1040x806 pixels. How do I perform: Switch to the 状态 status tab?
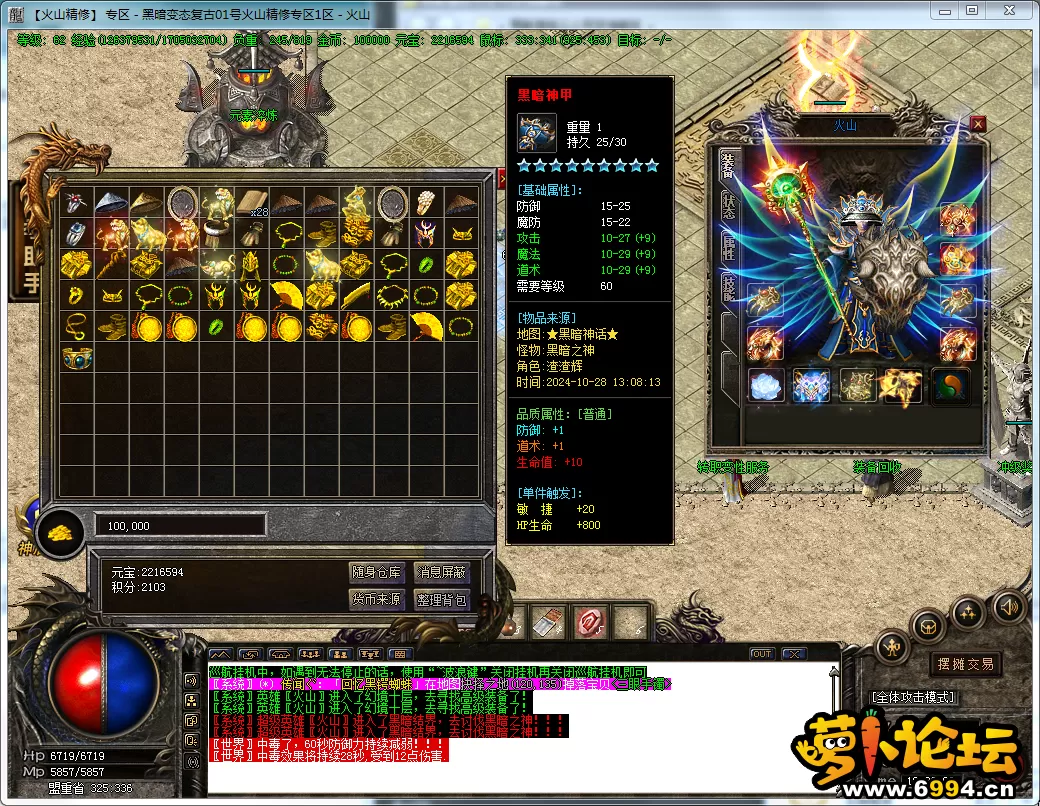click(728, 203)
